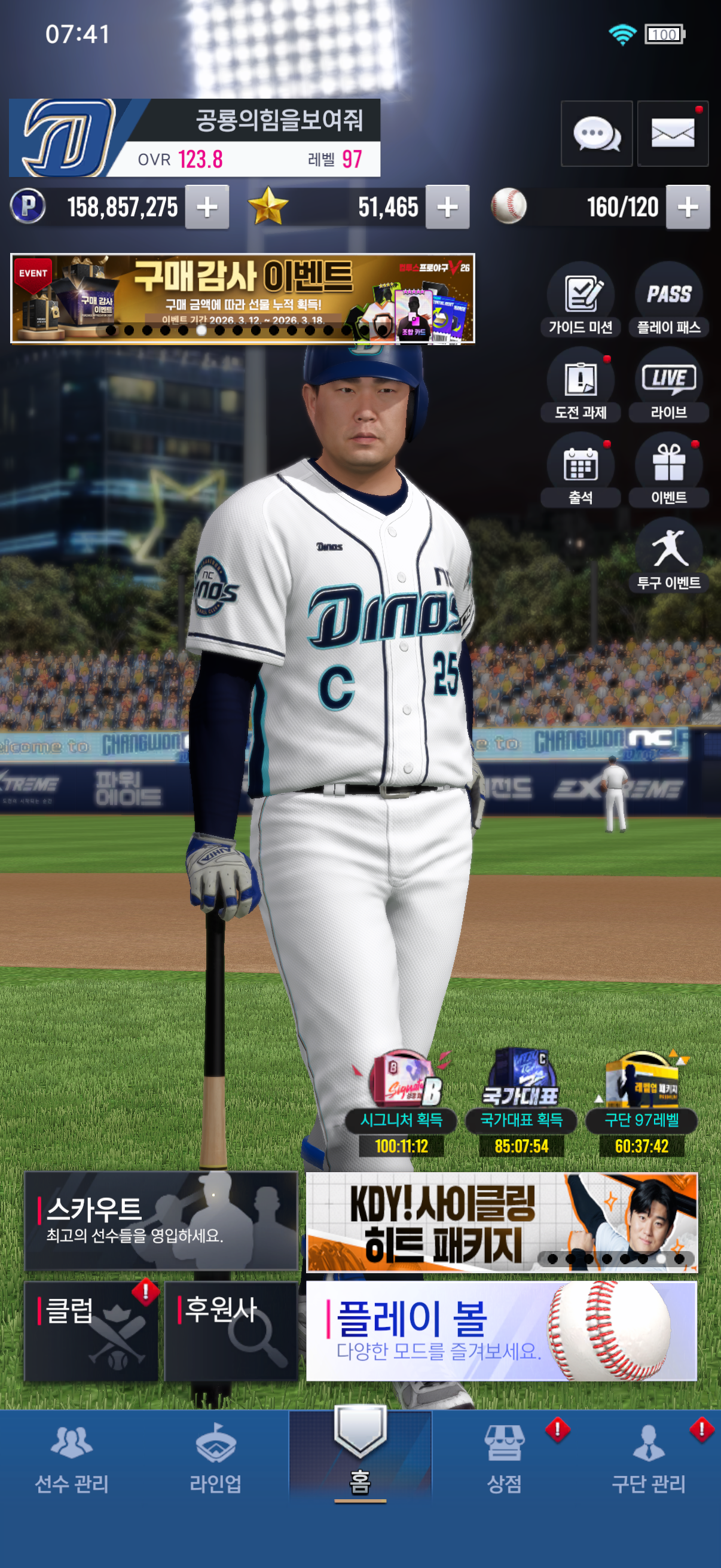
Task: Open the 플레이 볼 play ball modes
Action: coord(501,1331)
